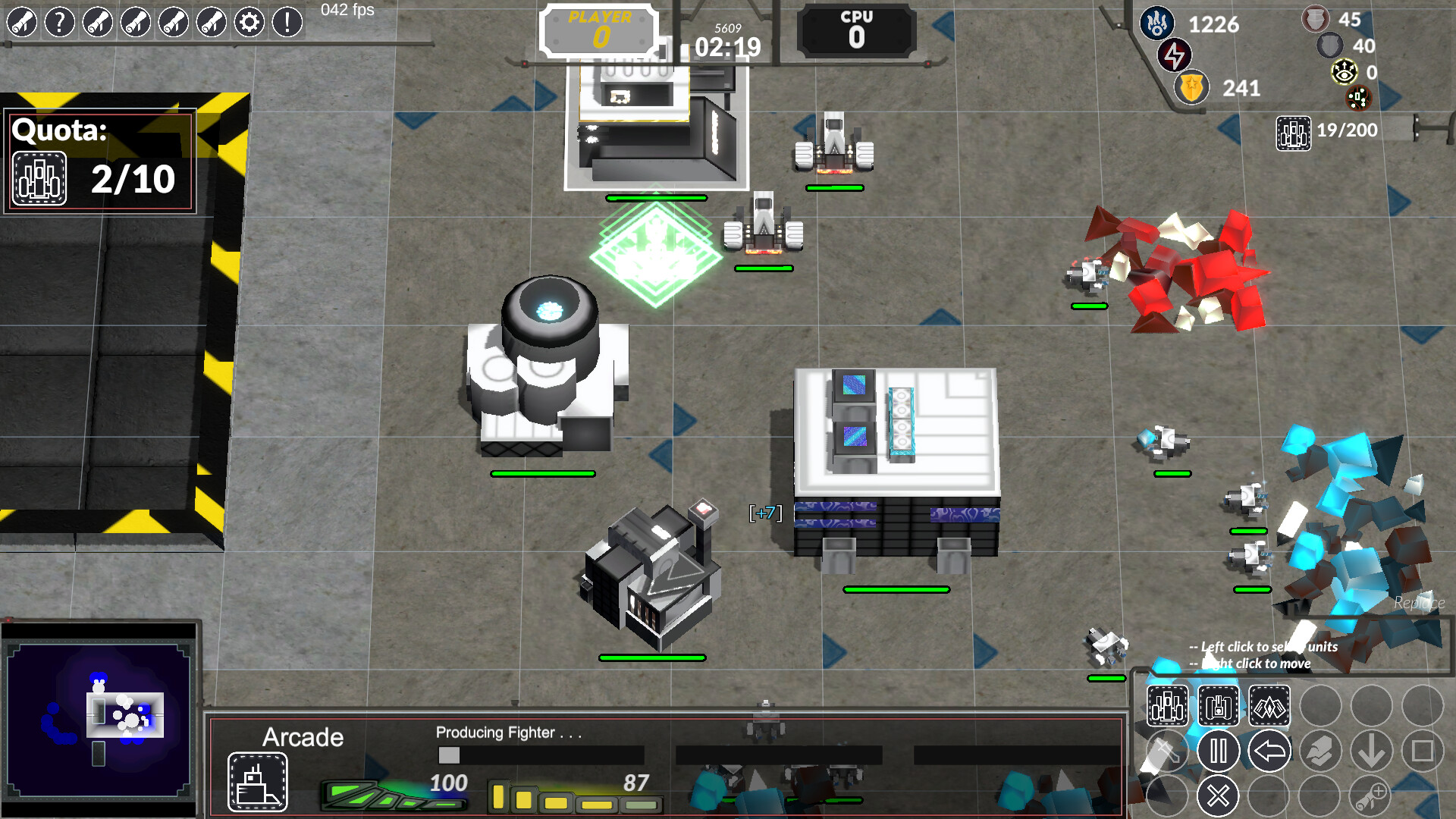The height and width of the screenshot is (819, 1456).
Task: Click the square stop command button
Action: pyautogui.click(x=1423, y=752)
